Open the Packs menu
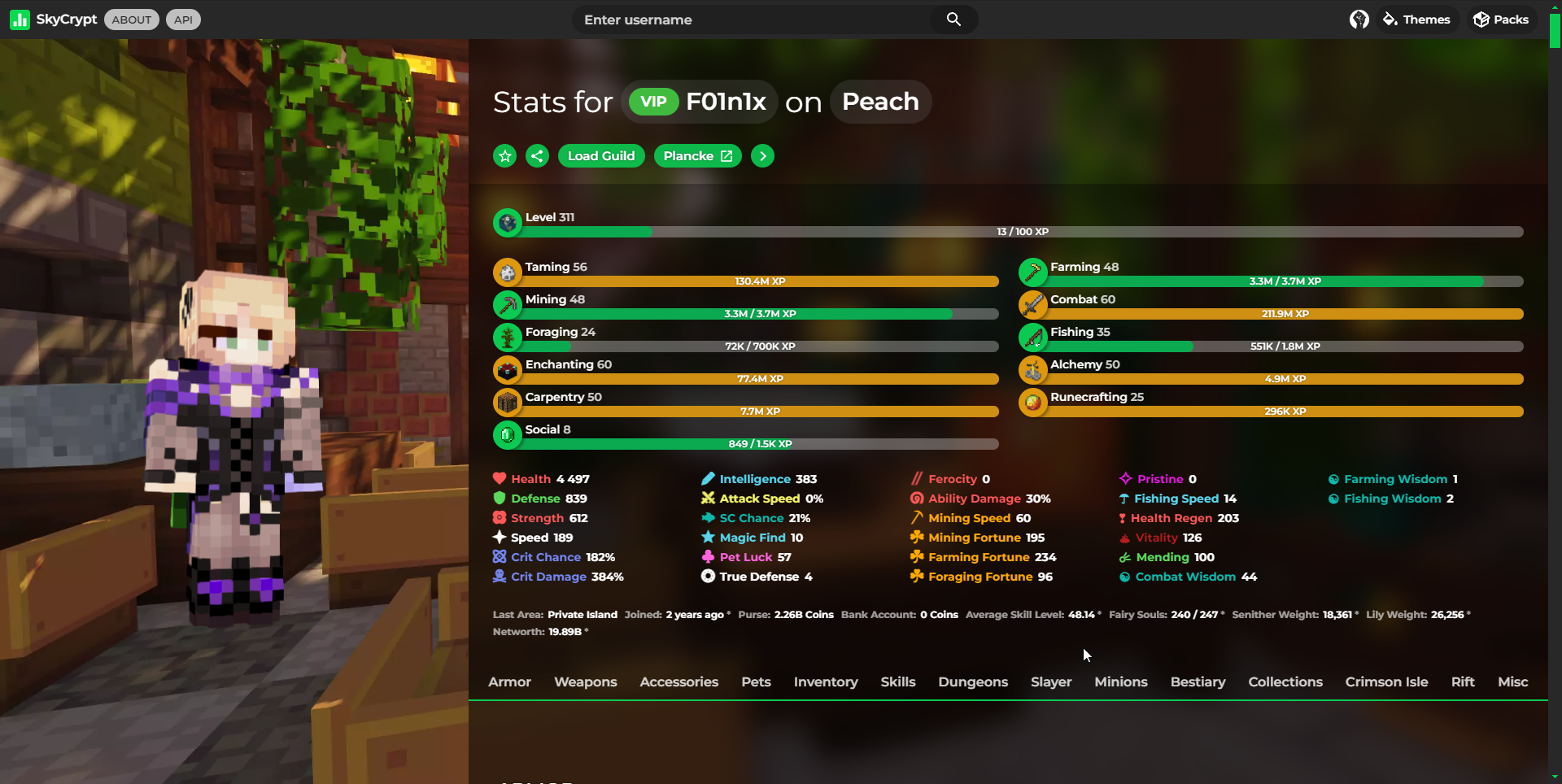1562x784 pixels. (x=1501, y=20)
